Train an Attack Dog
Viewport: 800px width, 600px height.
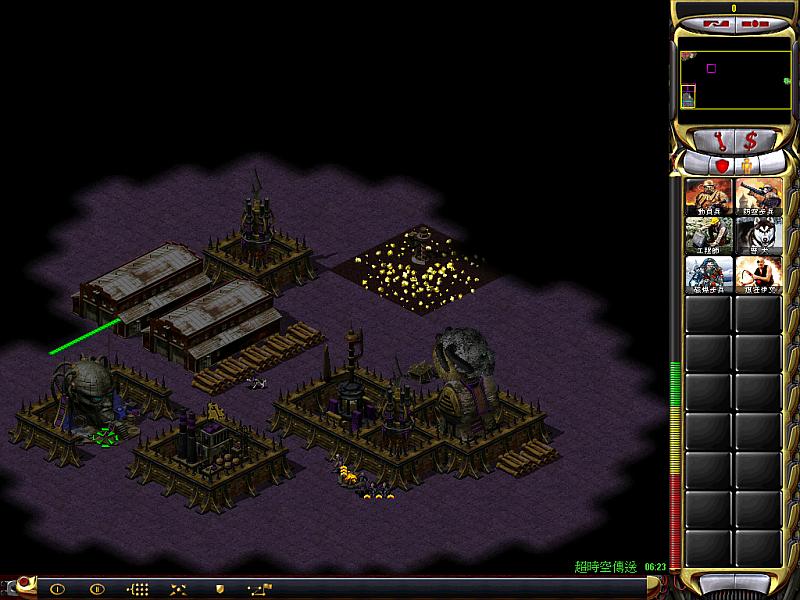[758, 236]
